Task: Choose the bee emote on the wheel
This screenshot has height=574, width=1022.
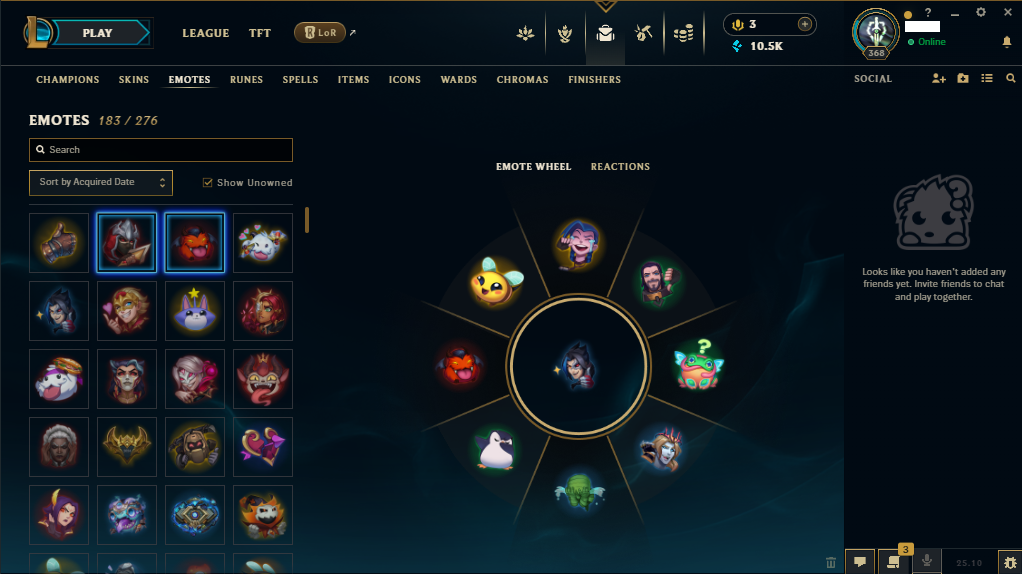Action: (498, 283)
